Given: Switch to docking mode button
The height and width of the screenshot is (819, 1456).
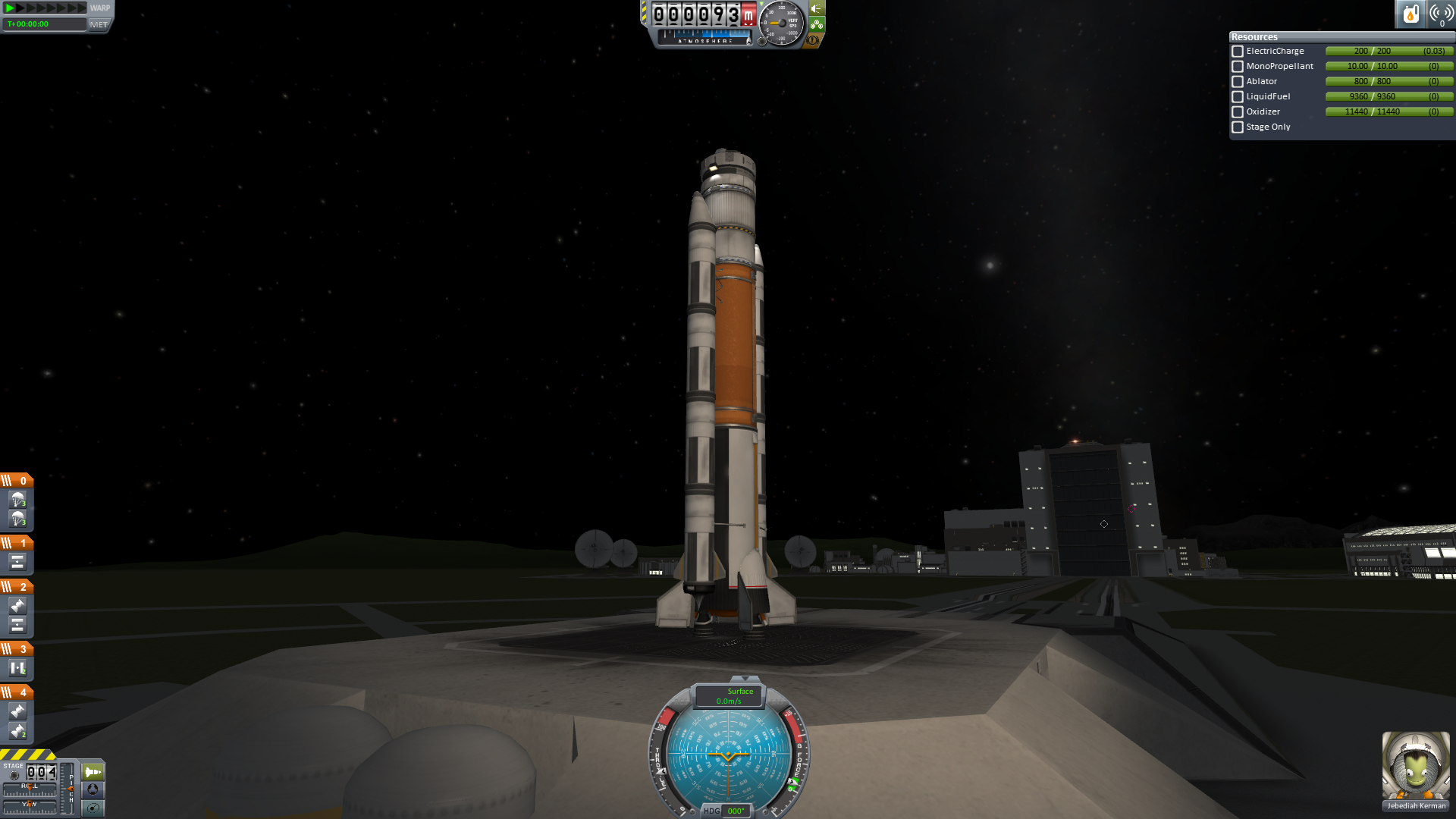Looking at the screenshot, I should click(93, 790).
